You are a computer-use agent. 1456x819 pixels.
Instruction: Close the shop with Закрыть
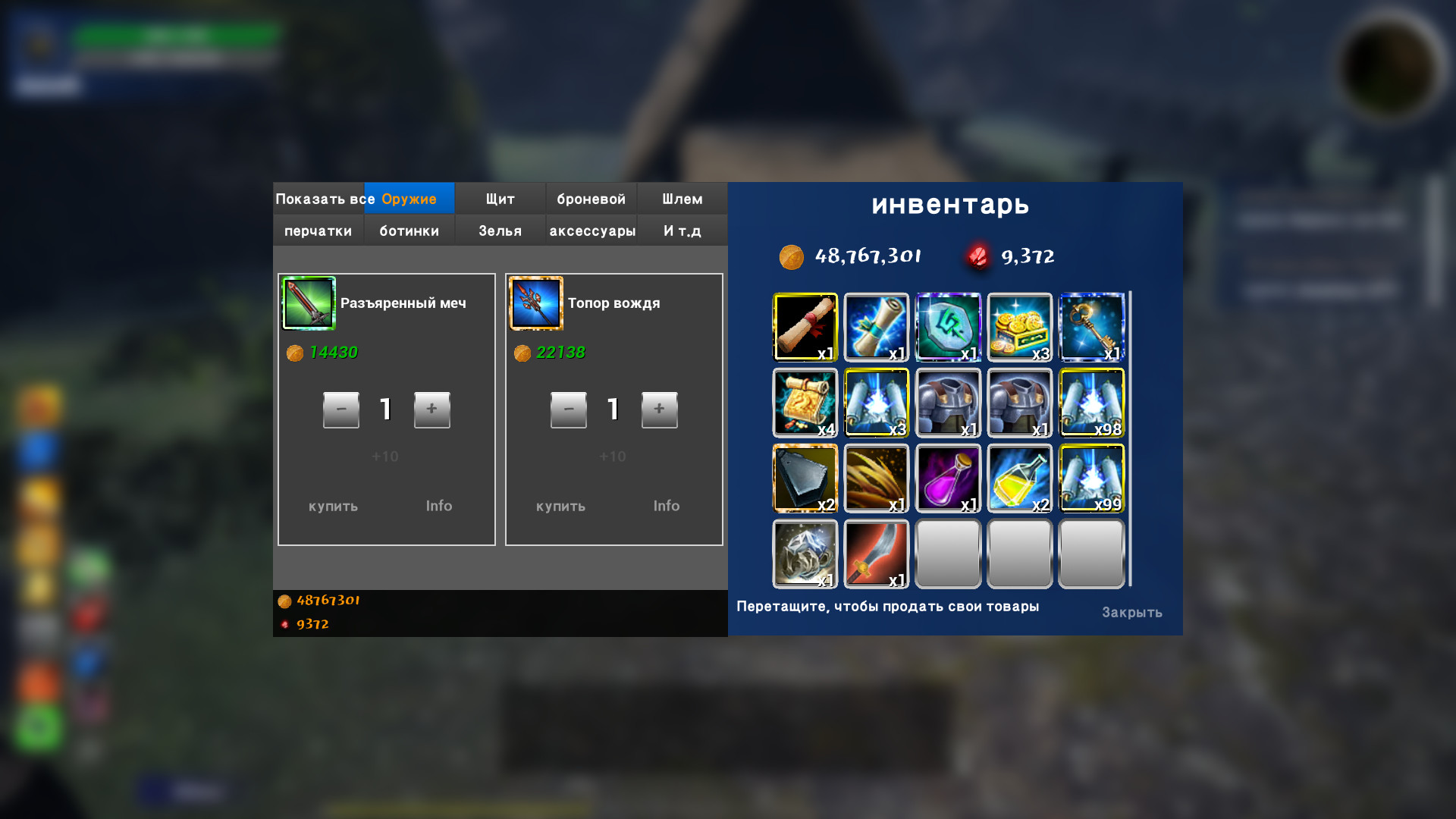pyautogui.click(x=1131, y=612)
